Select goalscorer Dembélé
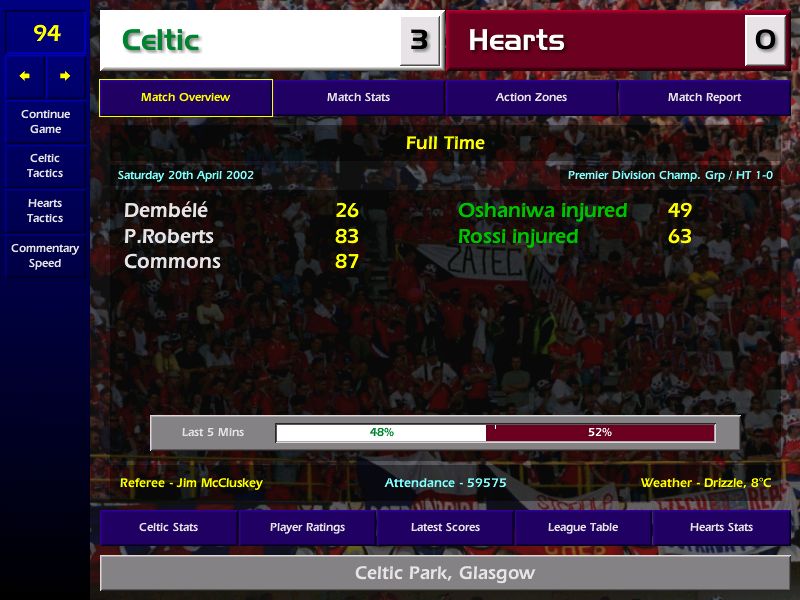 [x=166, y=211]
